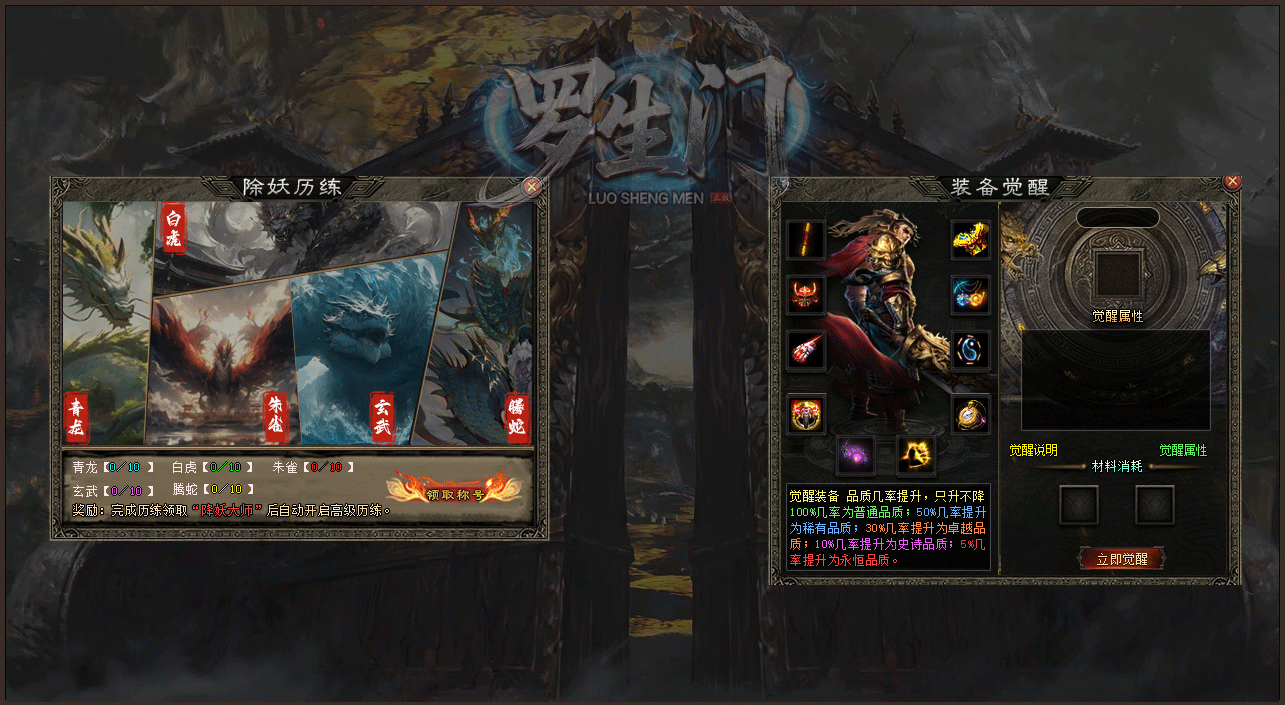Open the 觉醒说明 awakening description

coord(1033,451)
